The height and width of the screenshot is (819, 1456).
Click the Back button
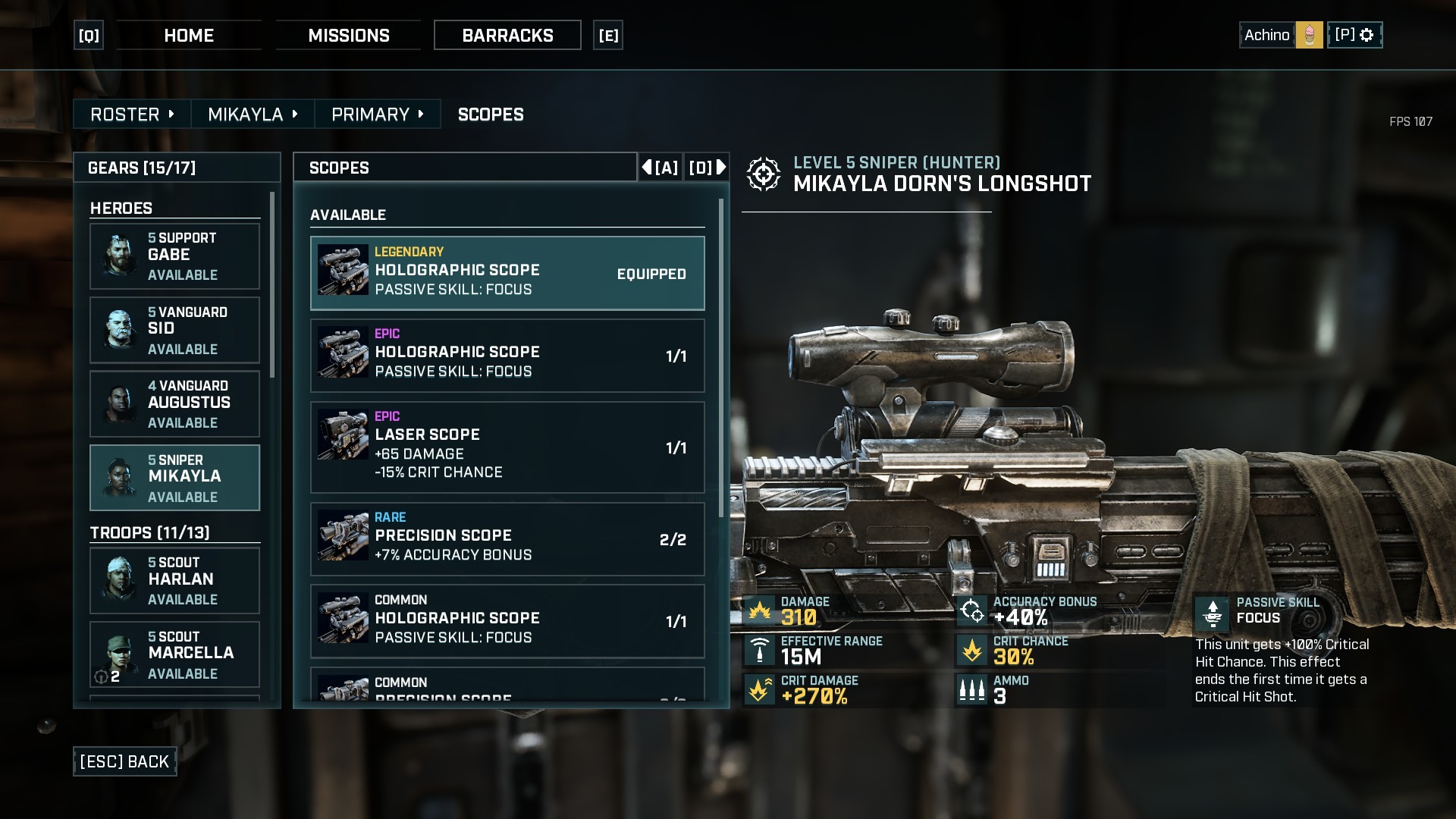click(x=125, y=761)
